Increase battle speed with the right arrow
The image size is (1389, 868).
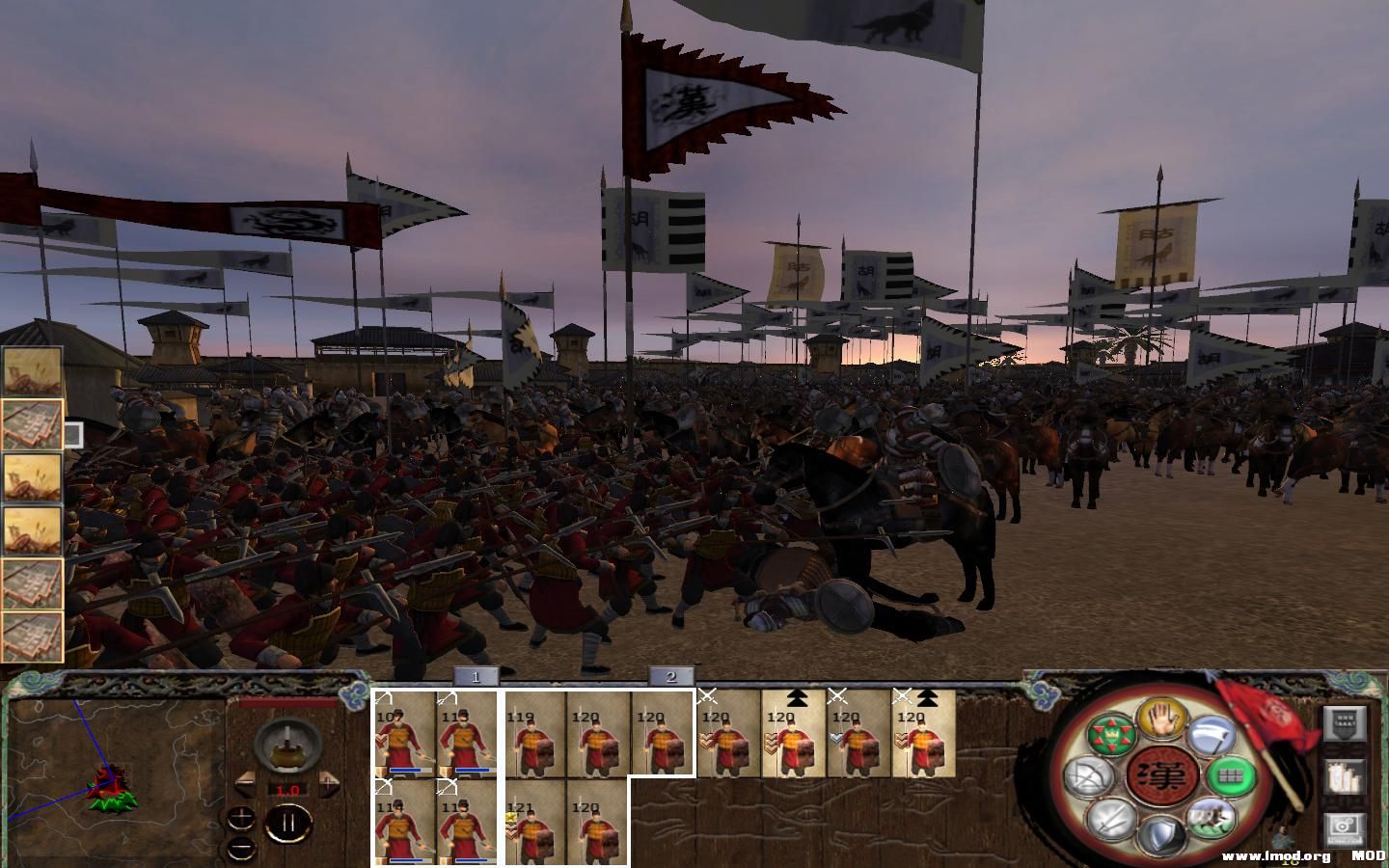328,784
